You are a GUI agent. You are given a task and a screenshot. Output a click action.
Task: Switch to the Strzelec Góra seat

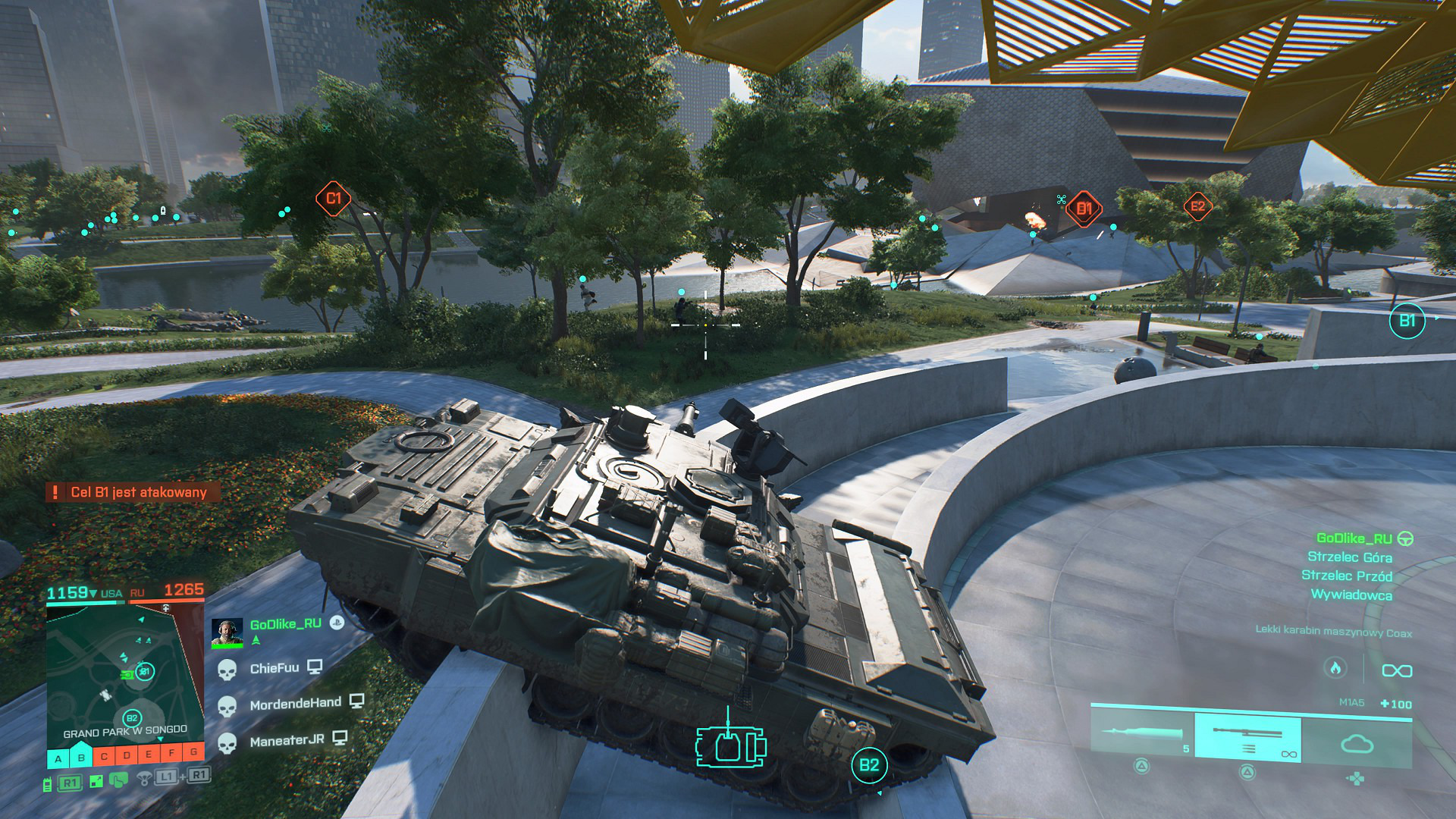pos(1350,557)
